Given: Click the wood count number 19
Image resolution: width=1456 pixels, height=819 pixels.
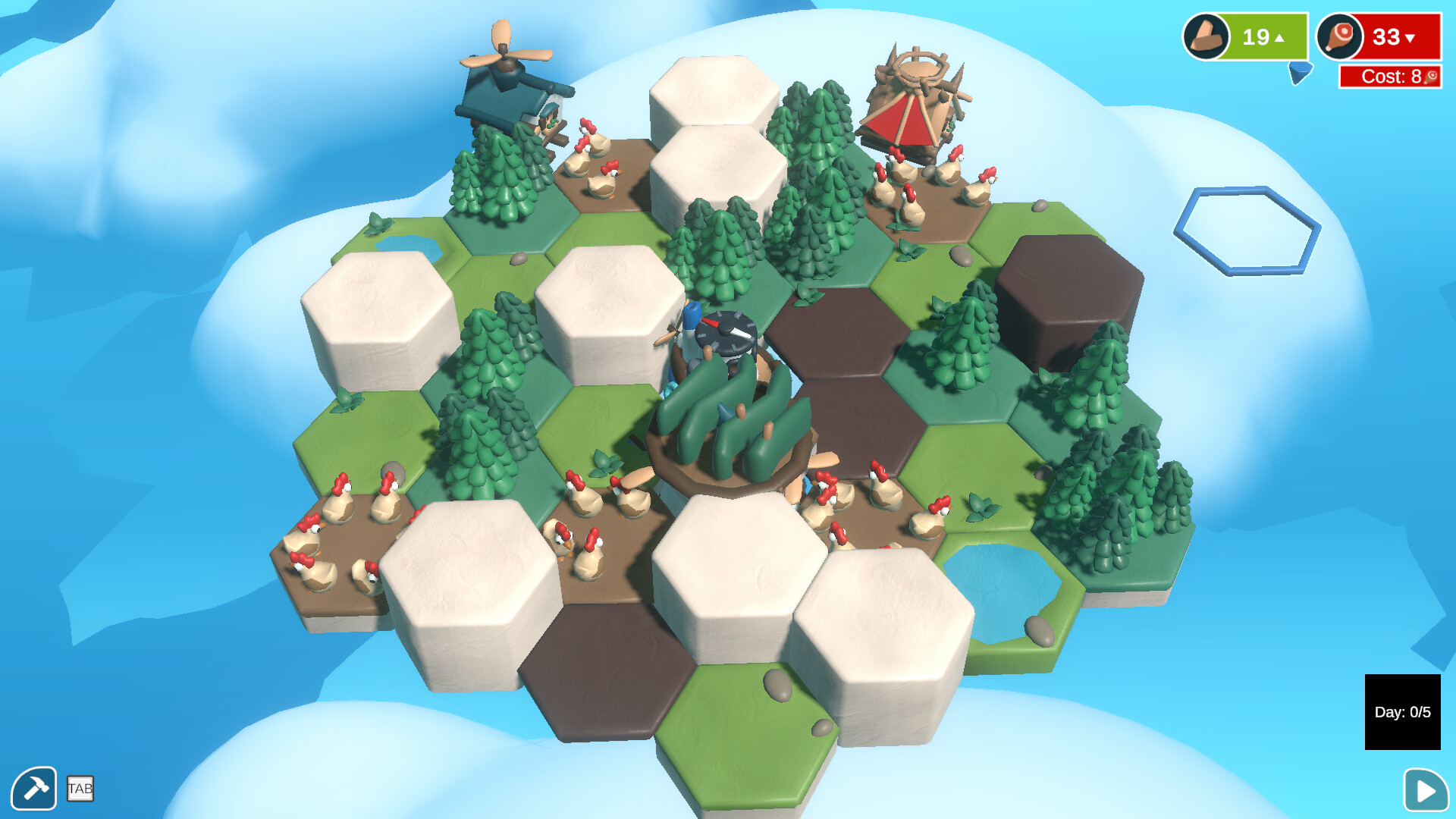Looking at the screenshot, I should click(1255, 36).
